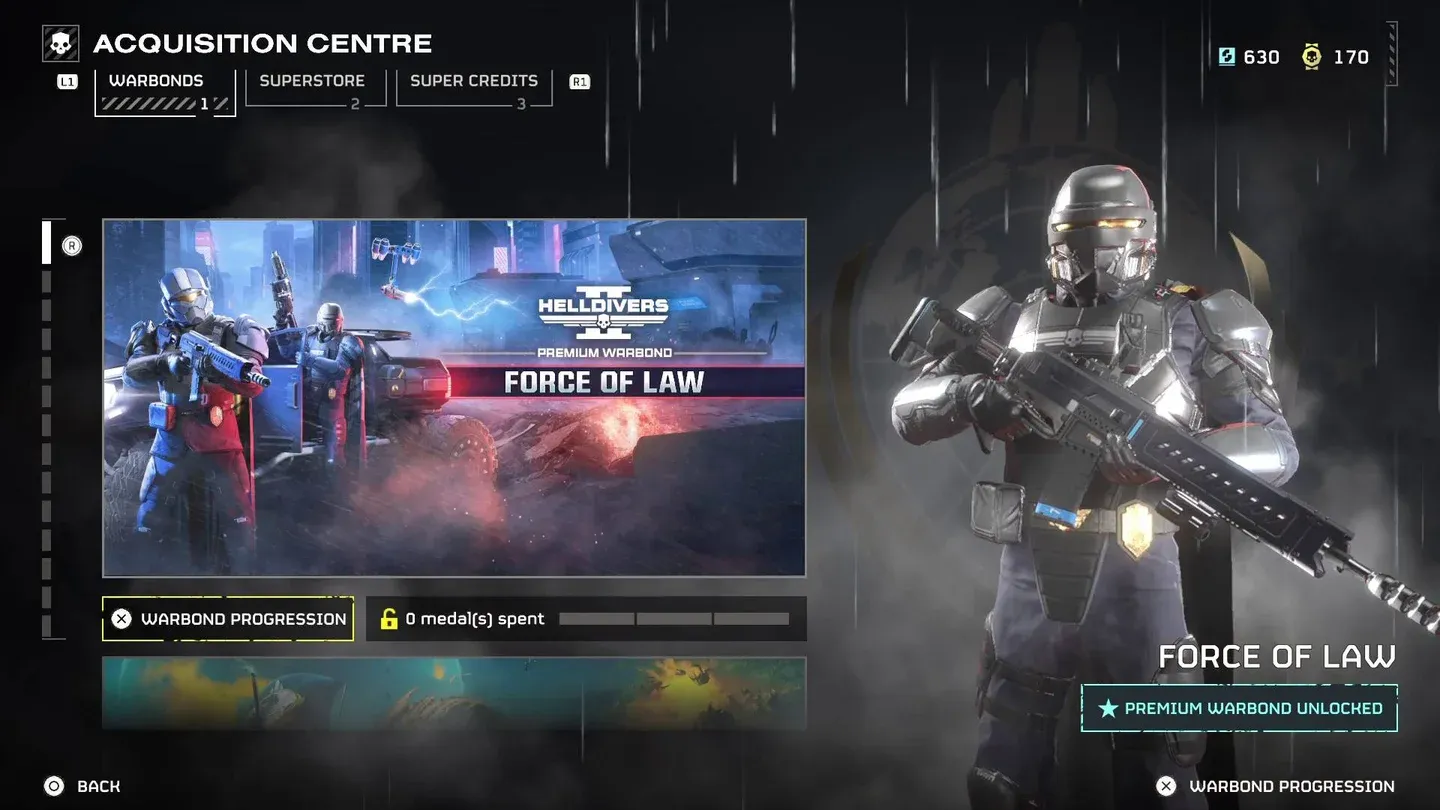The width and height of the screenshot is (1440, 810).
Task: Select the Super Credits tab
Action: tap(474, 87)
